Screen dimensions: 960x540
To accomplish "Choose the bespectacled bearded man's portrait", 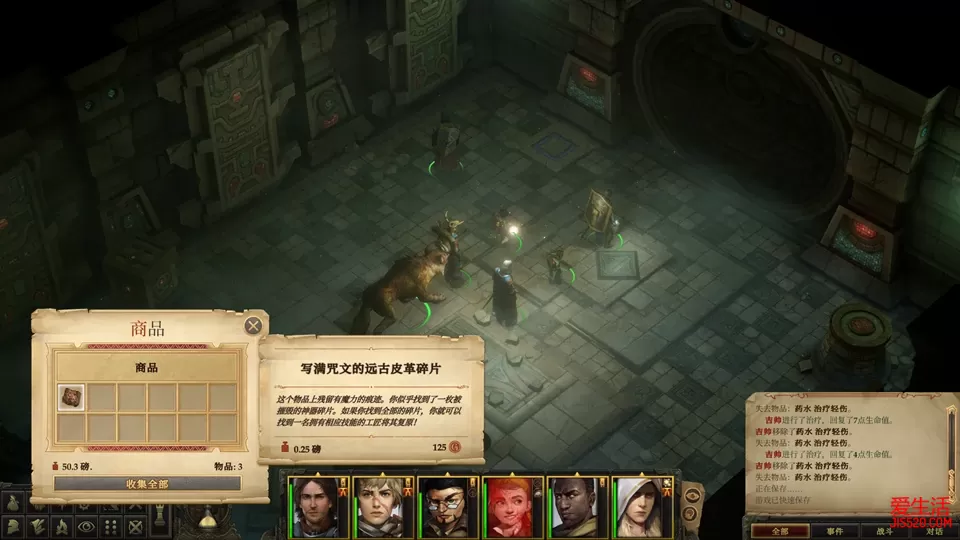I will click(x=446, y=506).
